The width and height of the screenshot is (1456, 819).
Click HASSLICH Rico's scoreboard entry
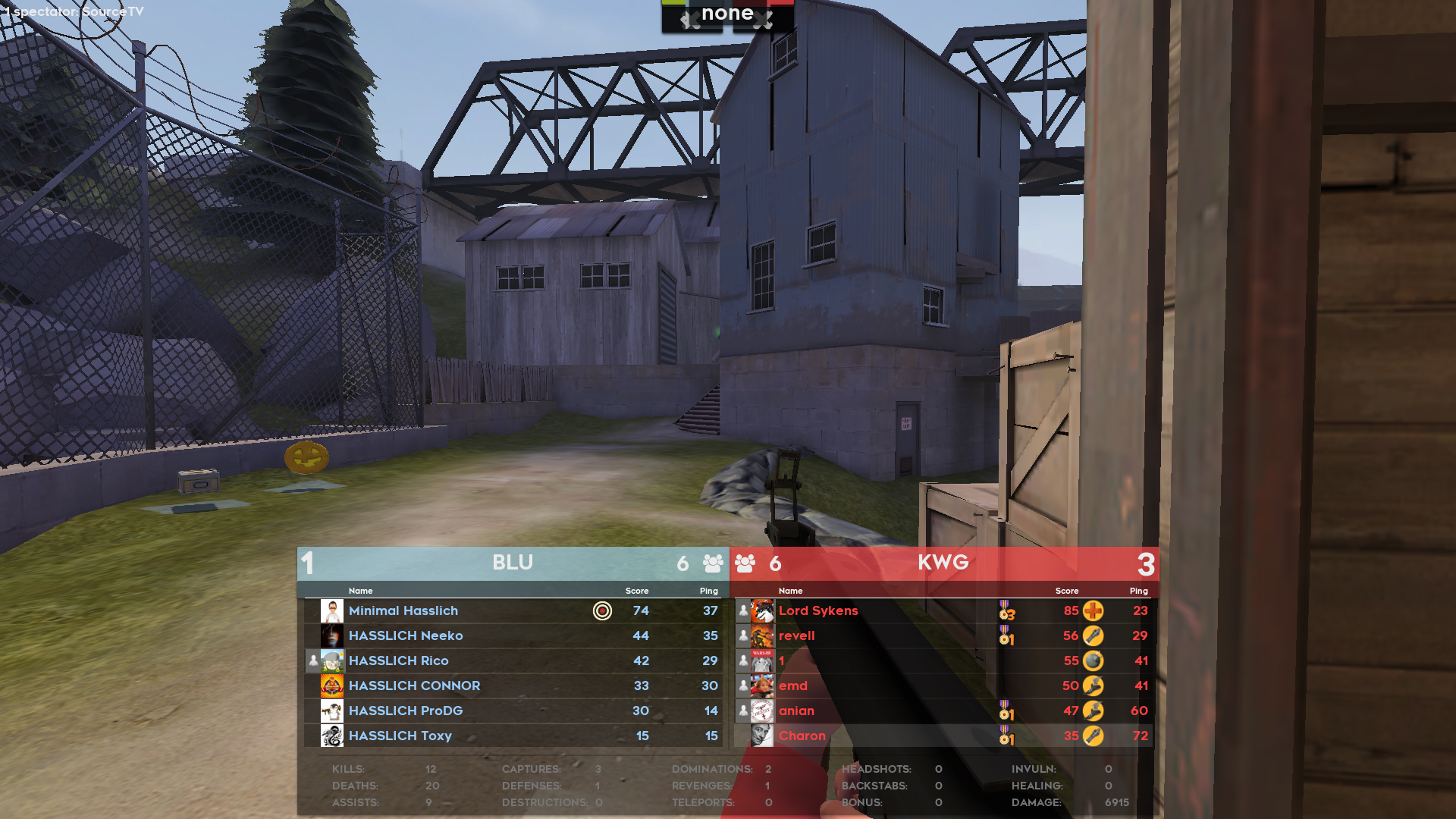[x=399, y=661]
